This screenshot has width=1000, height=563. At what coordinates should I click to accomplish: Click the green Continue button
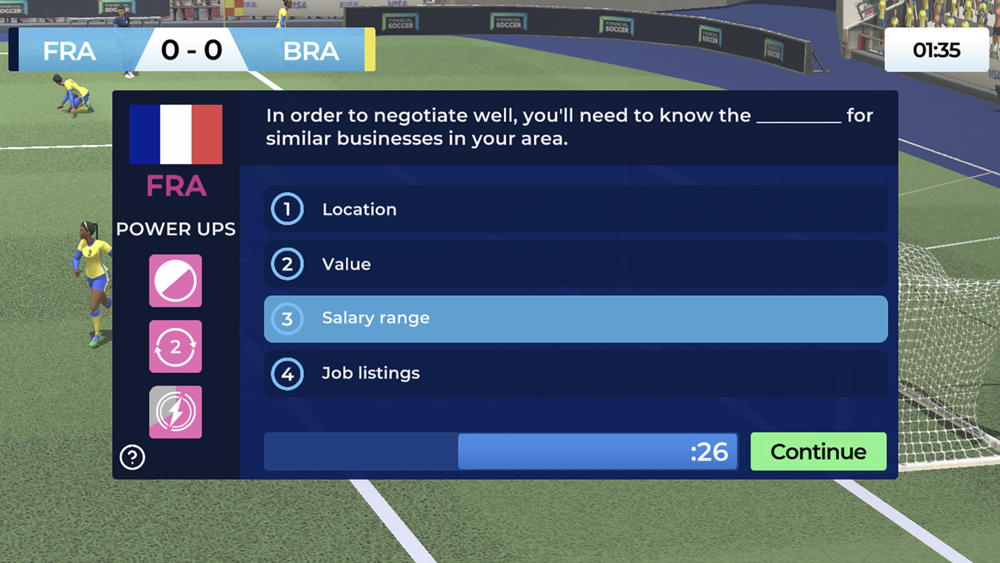coord(818,452)
